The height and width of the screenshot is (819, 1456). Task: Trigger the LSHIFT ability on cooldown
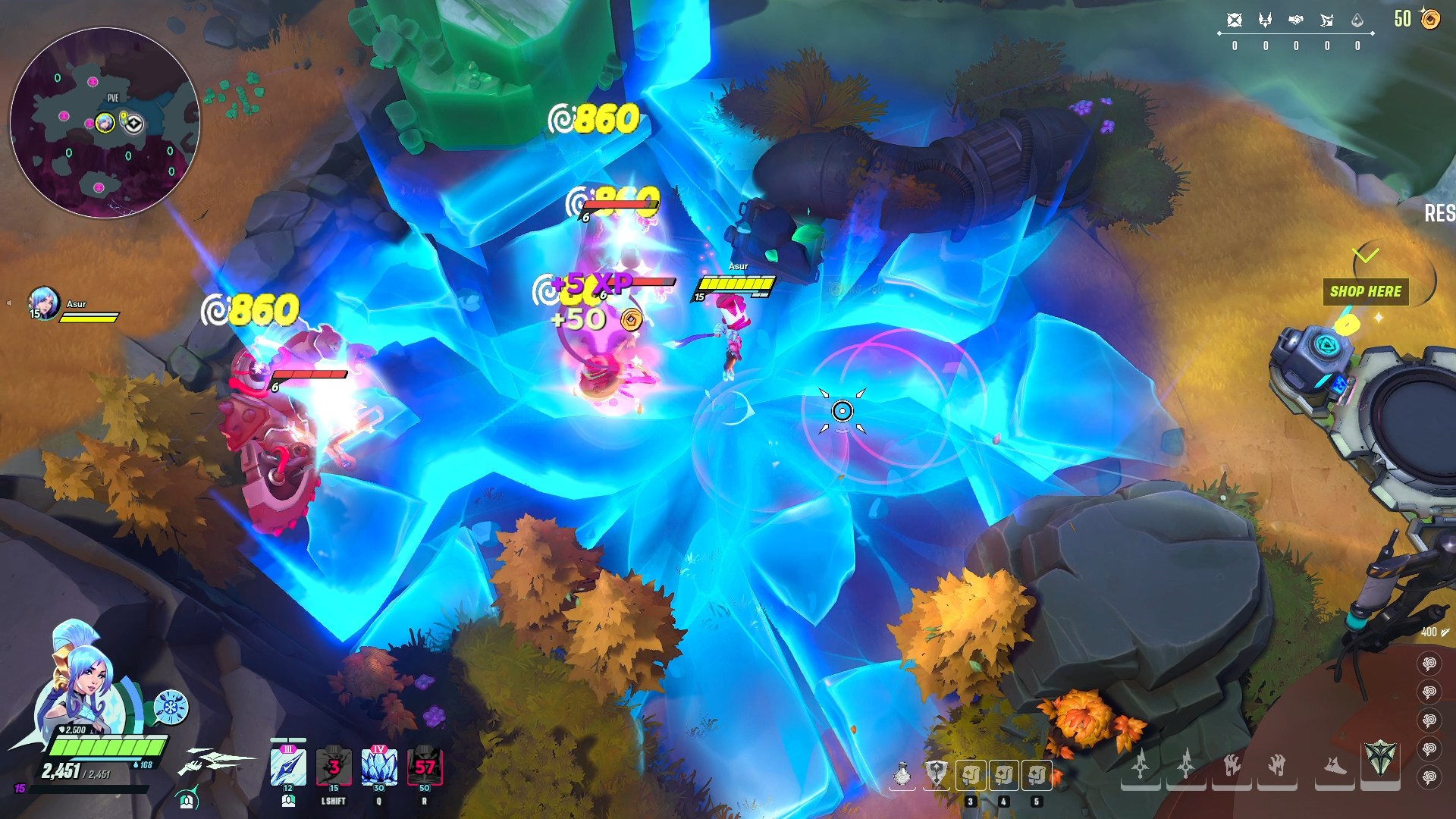click(334, 767)
